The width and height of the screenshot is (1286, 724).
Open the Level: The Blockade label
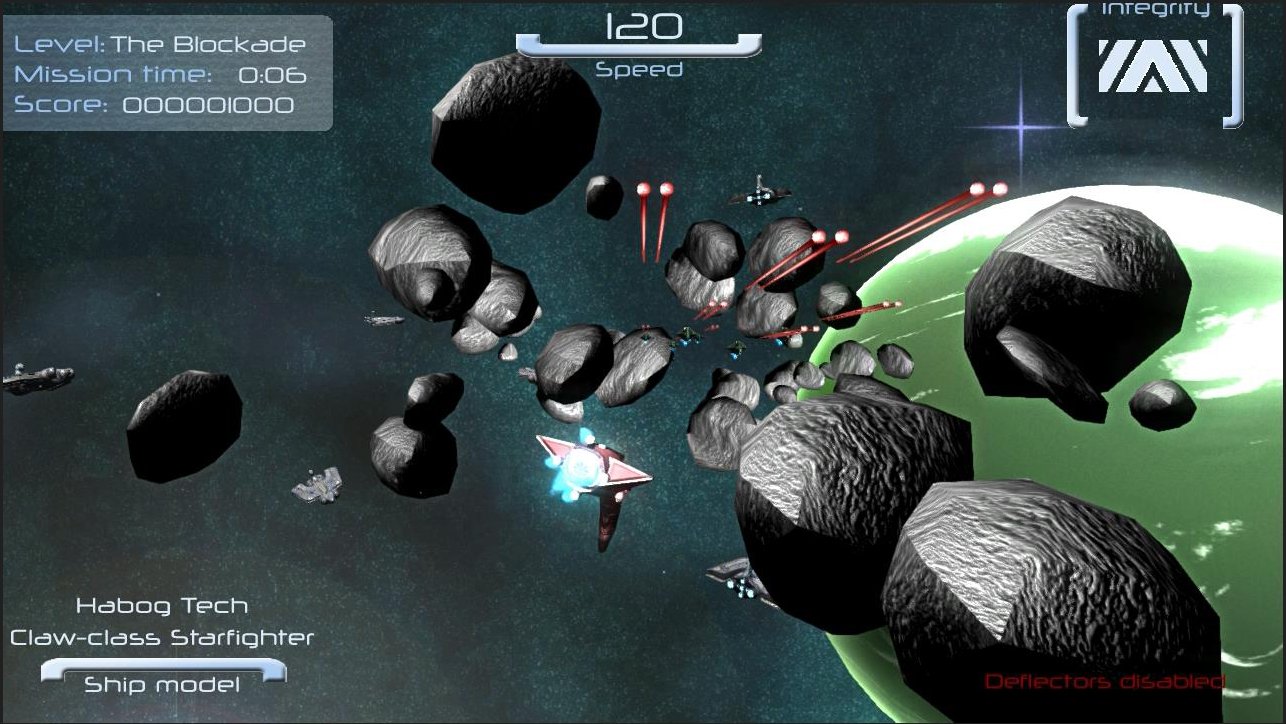pyautogui.click(x=158, y=44)
